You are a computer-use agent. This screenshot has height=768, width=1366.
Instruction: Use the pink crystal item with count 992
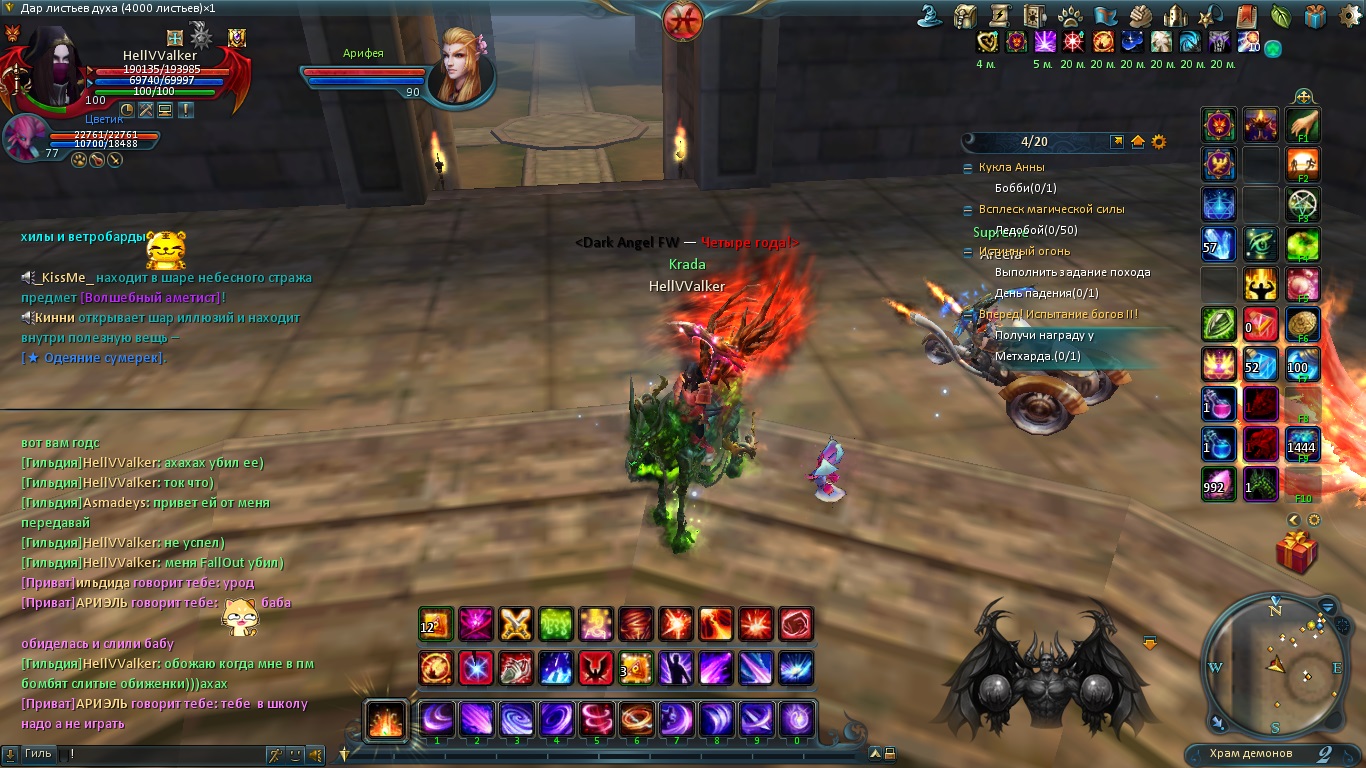[x=1219, y=485]
